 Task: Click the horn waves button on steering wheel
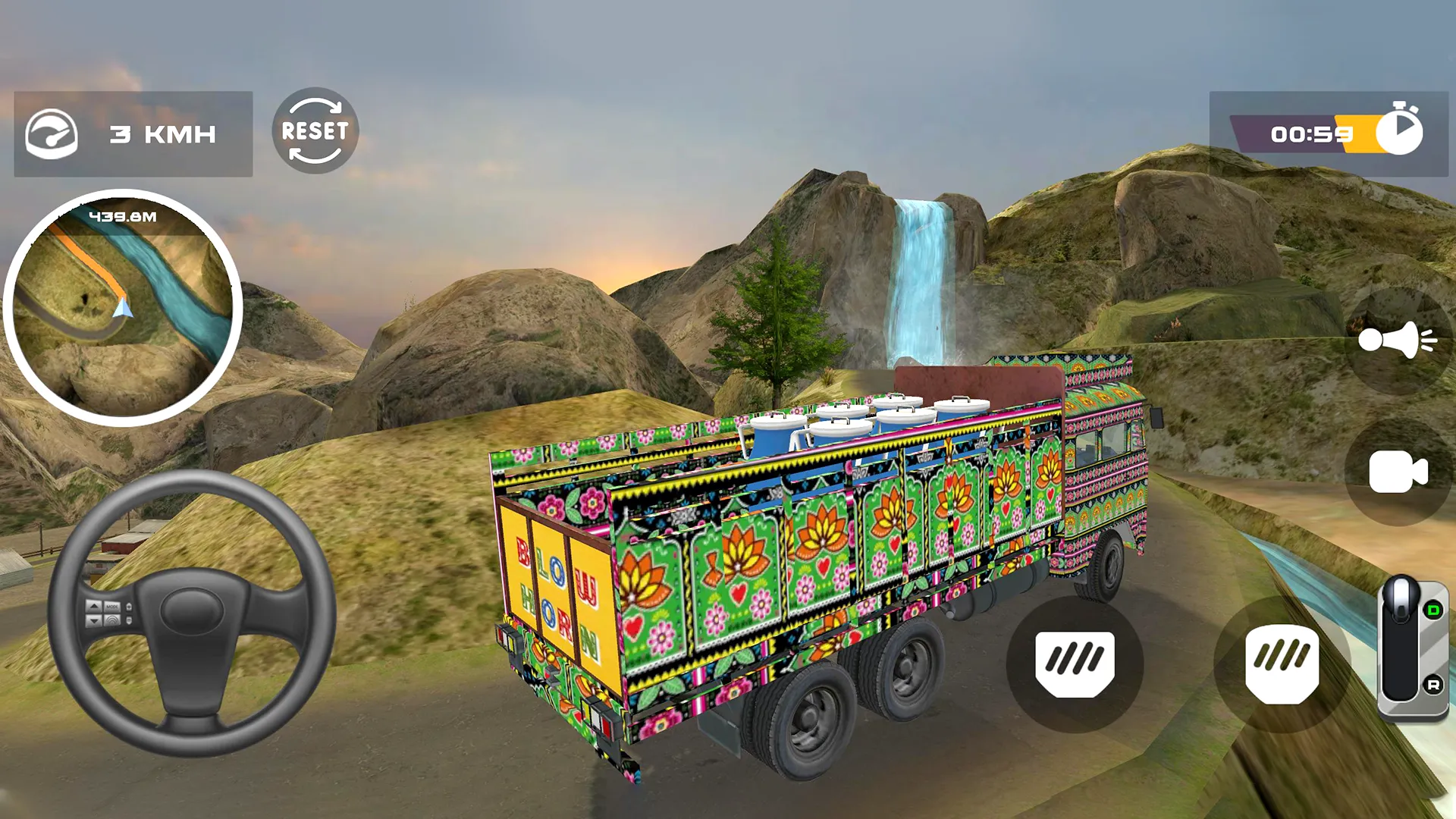(x=112, y=620)
